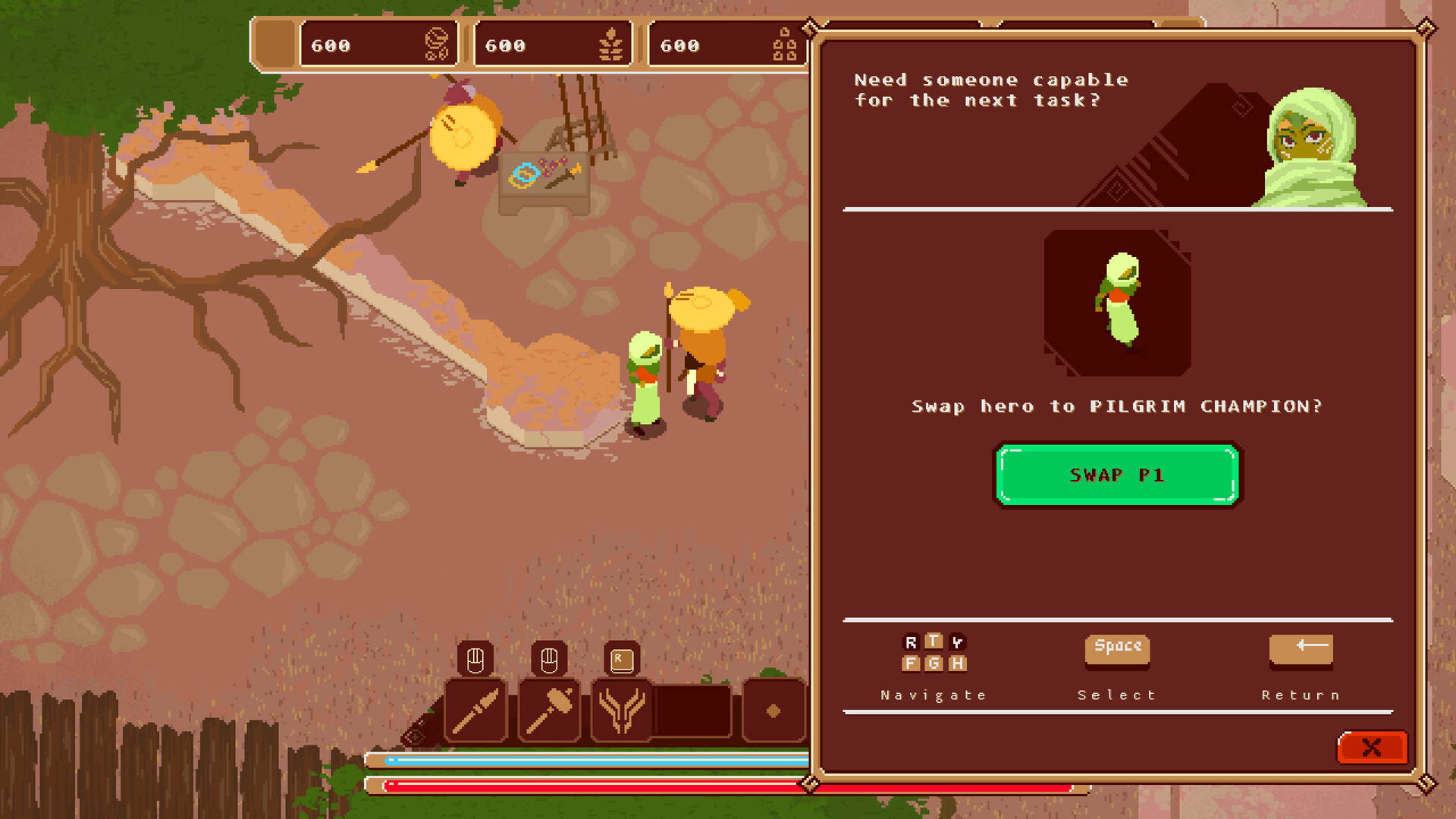Select the hammer tool in the hotbar
The image size is (1456, 819).
click(548, 711)
